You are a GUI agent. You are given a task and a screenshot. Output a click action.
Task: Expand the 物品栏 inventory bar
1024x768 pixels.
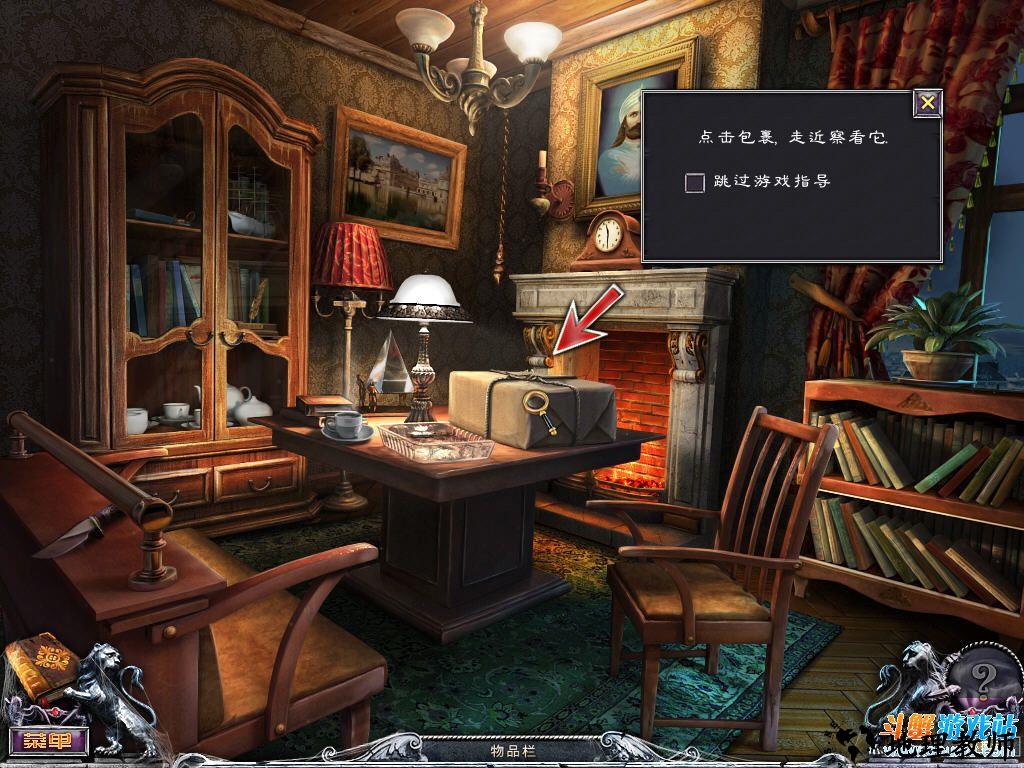[x=511, y=749]
